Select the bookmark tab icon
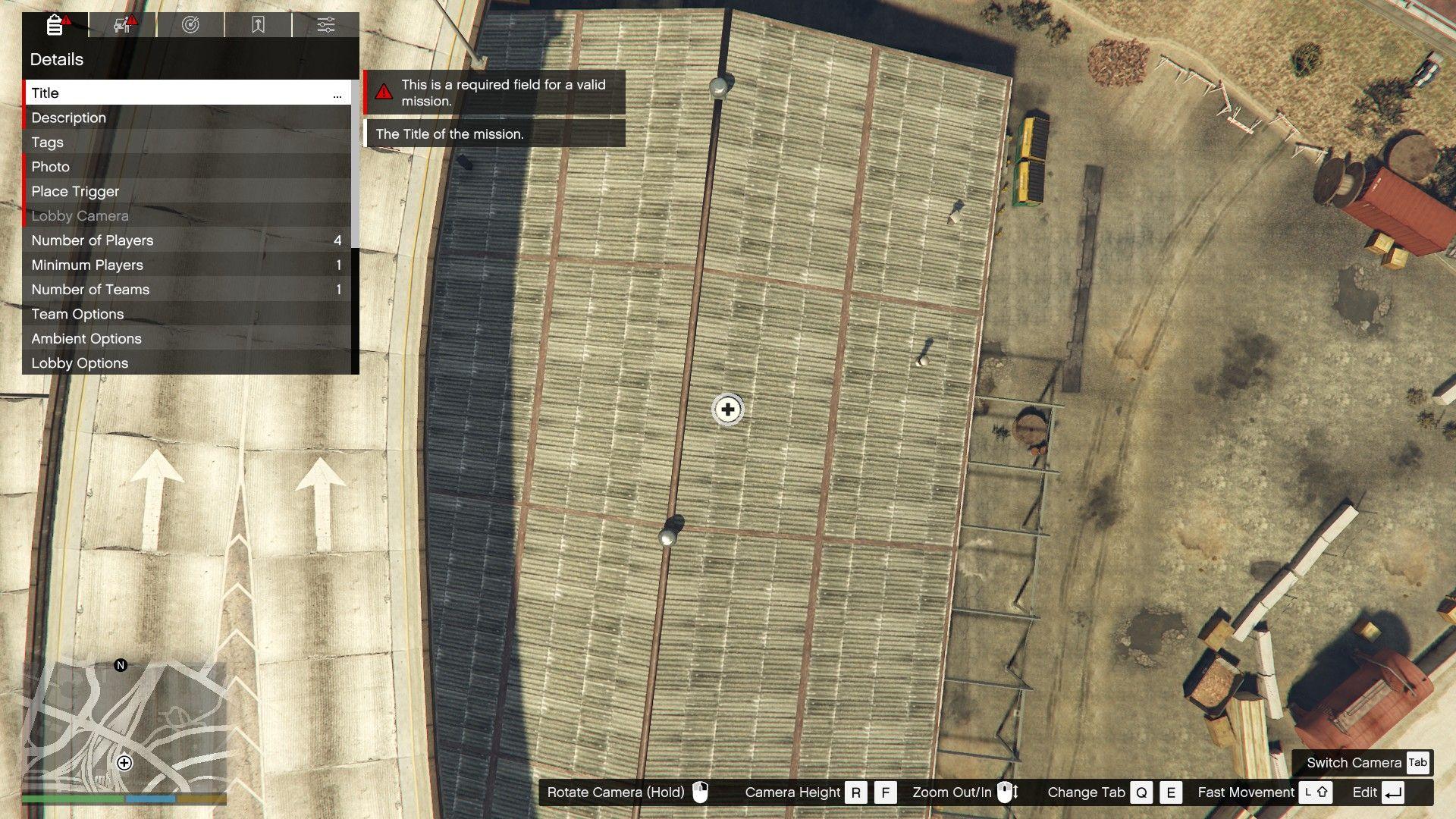This screenshot has width=1456, height=819. tap(258, 25)
